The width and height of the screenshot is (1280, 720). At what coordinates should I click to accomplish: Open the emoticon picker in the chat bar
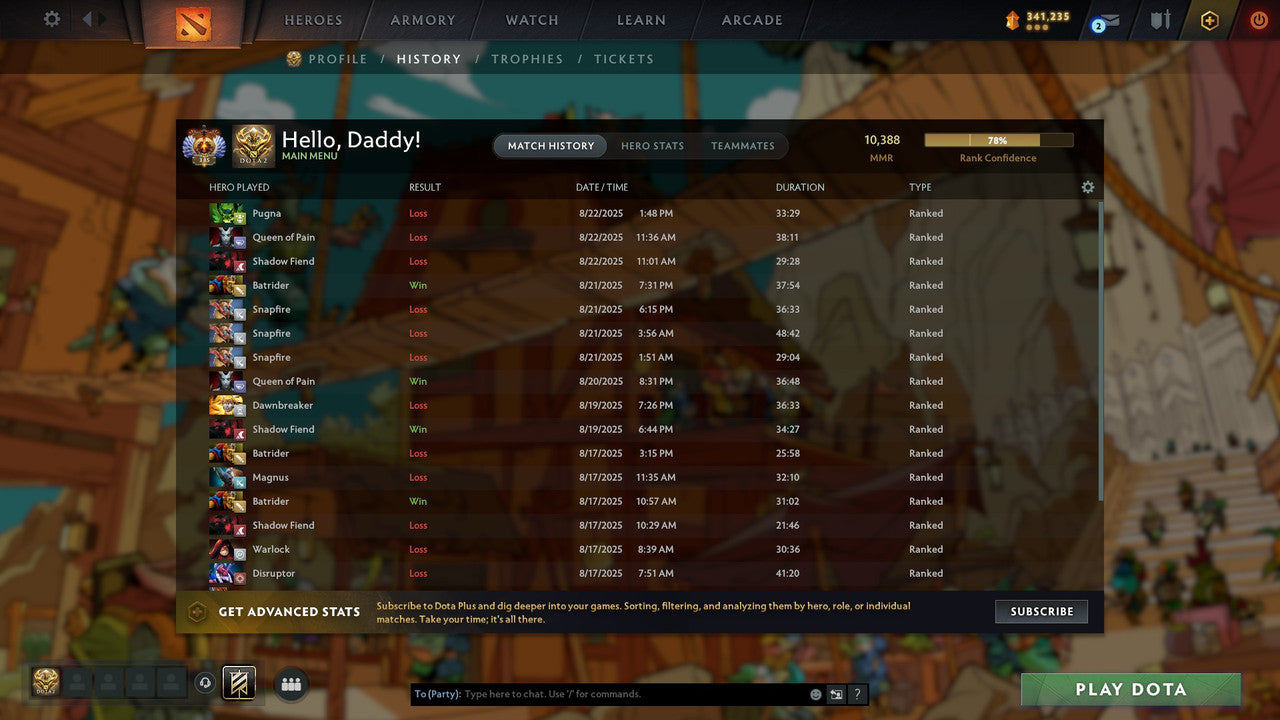tap(813, 693)
